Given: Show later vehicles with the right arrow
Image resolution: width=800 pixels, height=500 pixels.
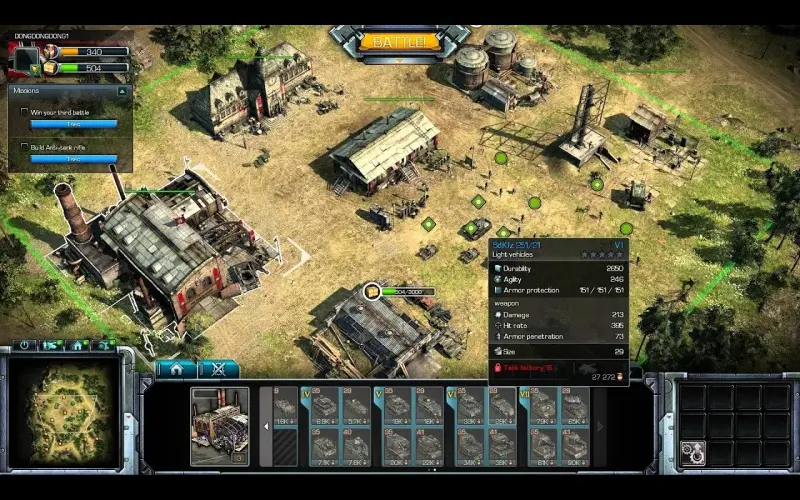Looking at the screenshot, I should (600, 427).
